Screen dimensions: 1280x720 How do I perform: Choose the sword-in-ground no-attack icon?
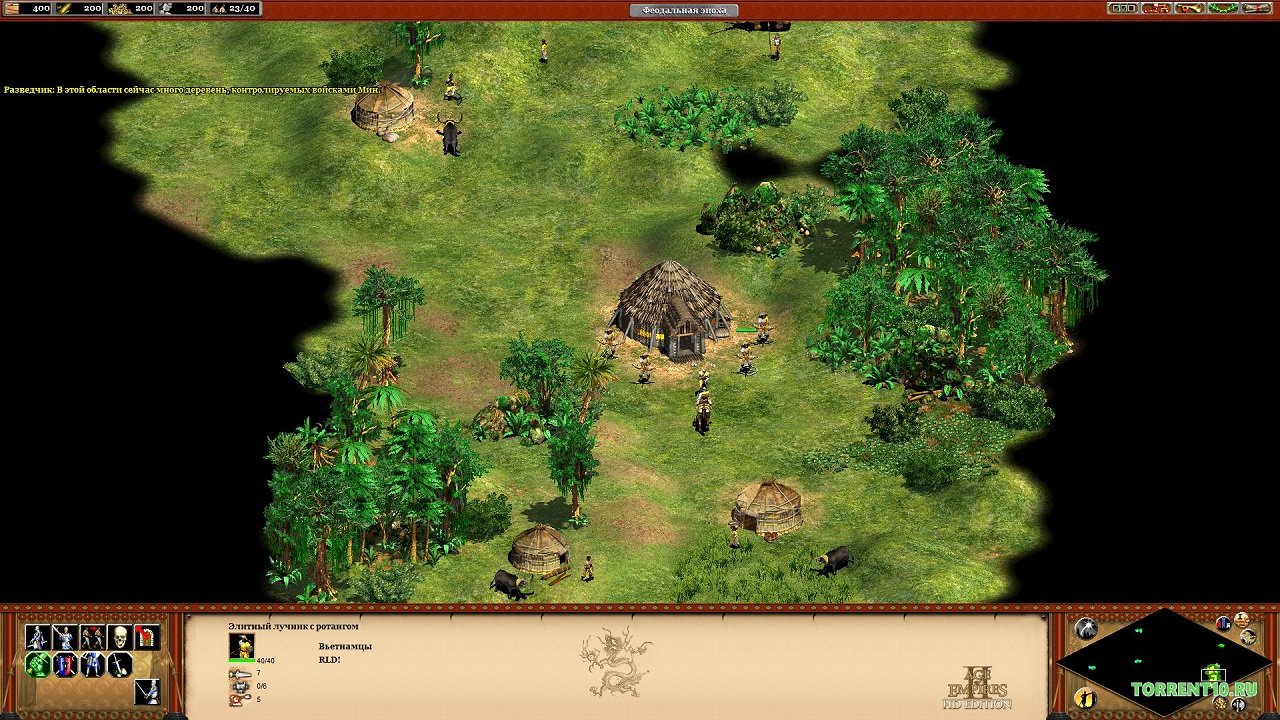pos(120,664)
